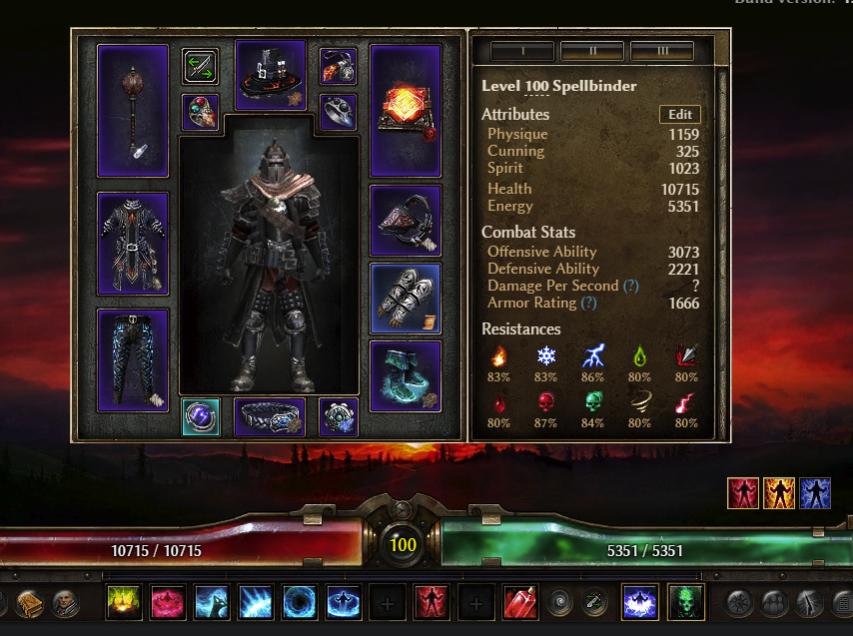Select stats tab I

click(x=521, y=50)
